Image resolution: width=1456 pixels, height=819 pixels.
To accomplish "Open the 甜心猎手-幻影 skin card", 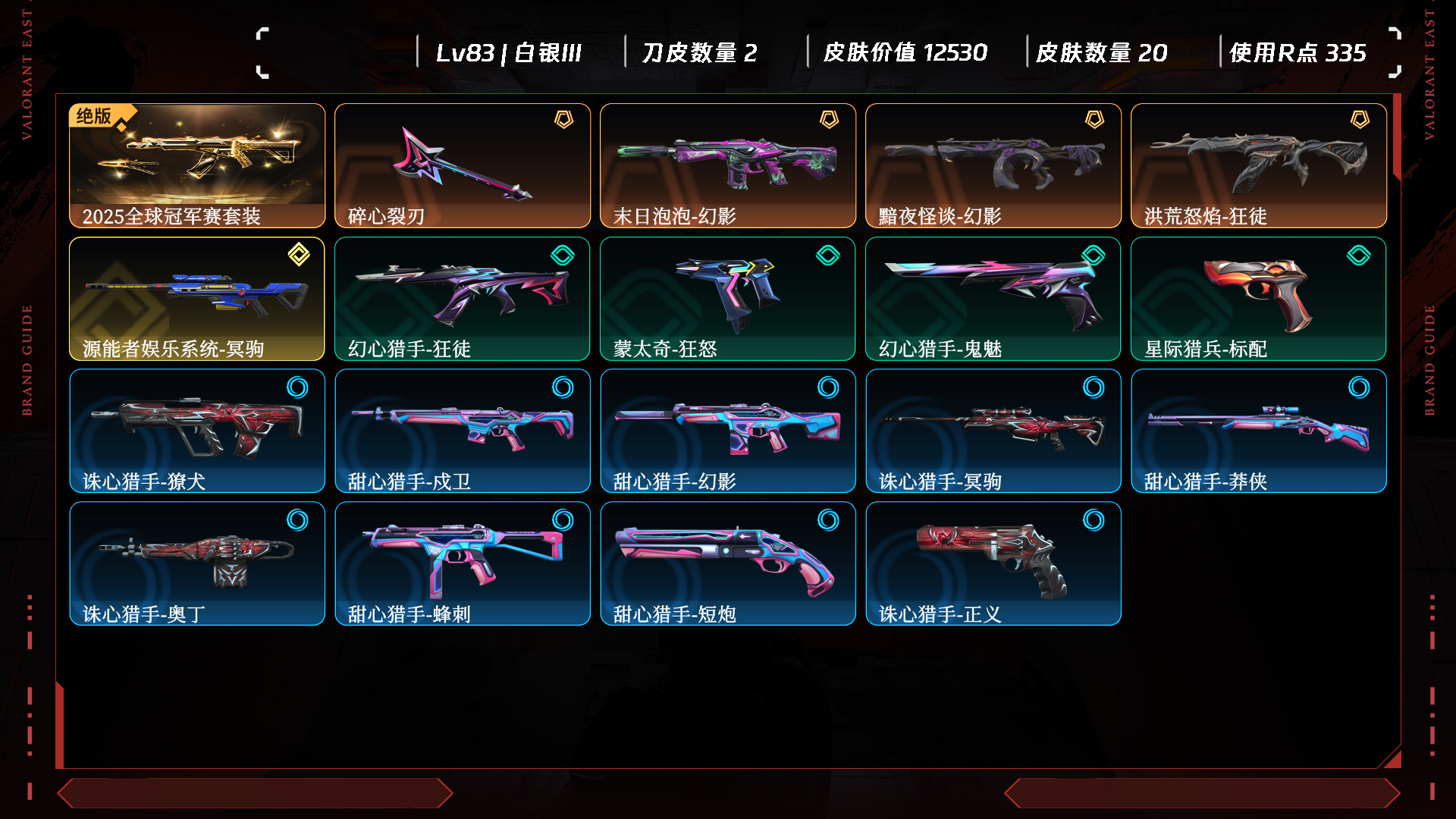I will [728, 431].
